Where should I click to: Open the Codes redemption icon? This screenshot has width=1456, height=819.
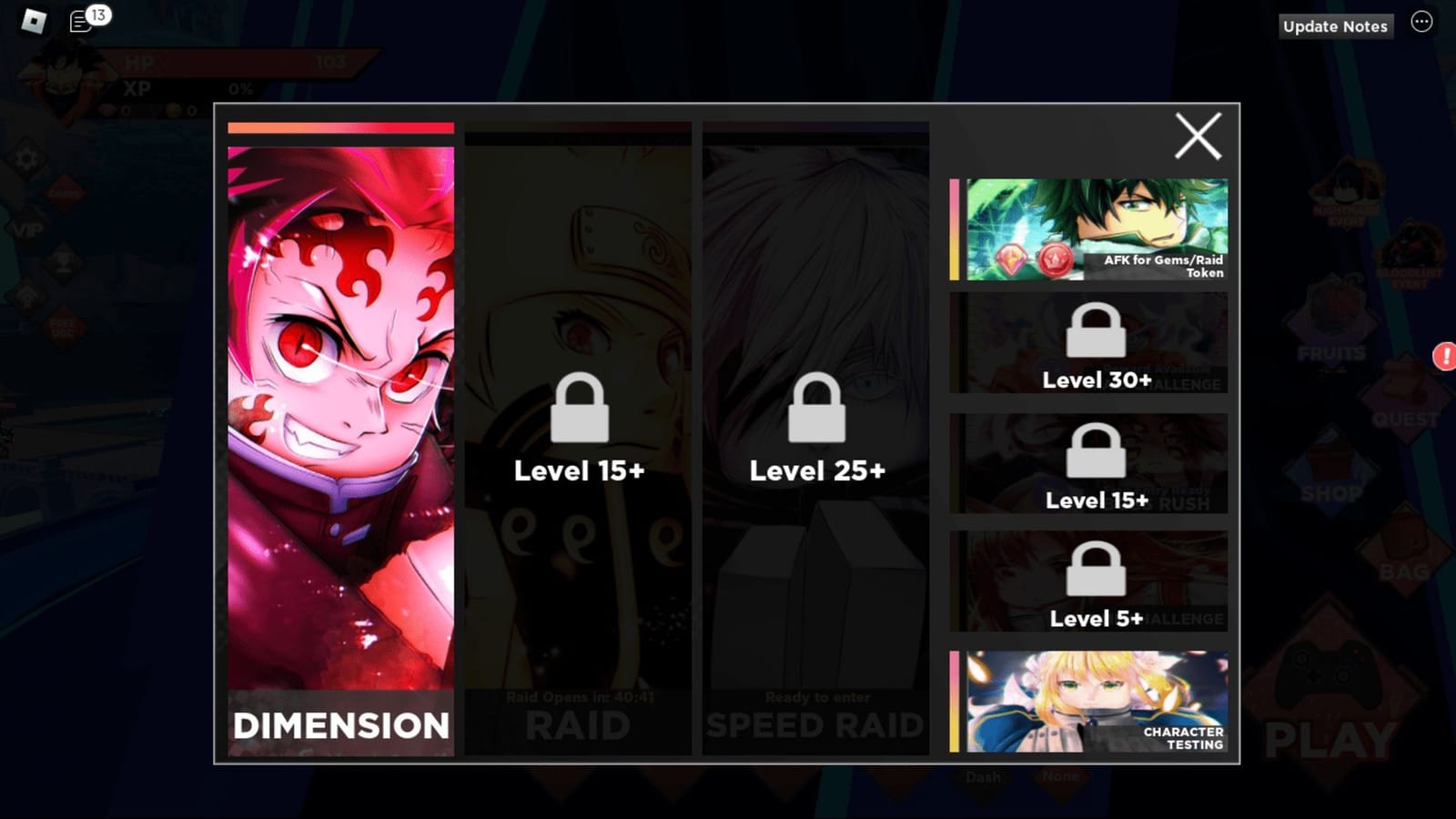pos(65,192)
